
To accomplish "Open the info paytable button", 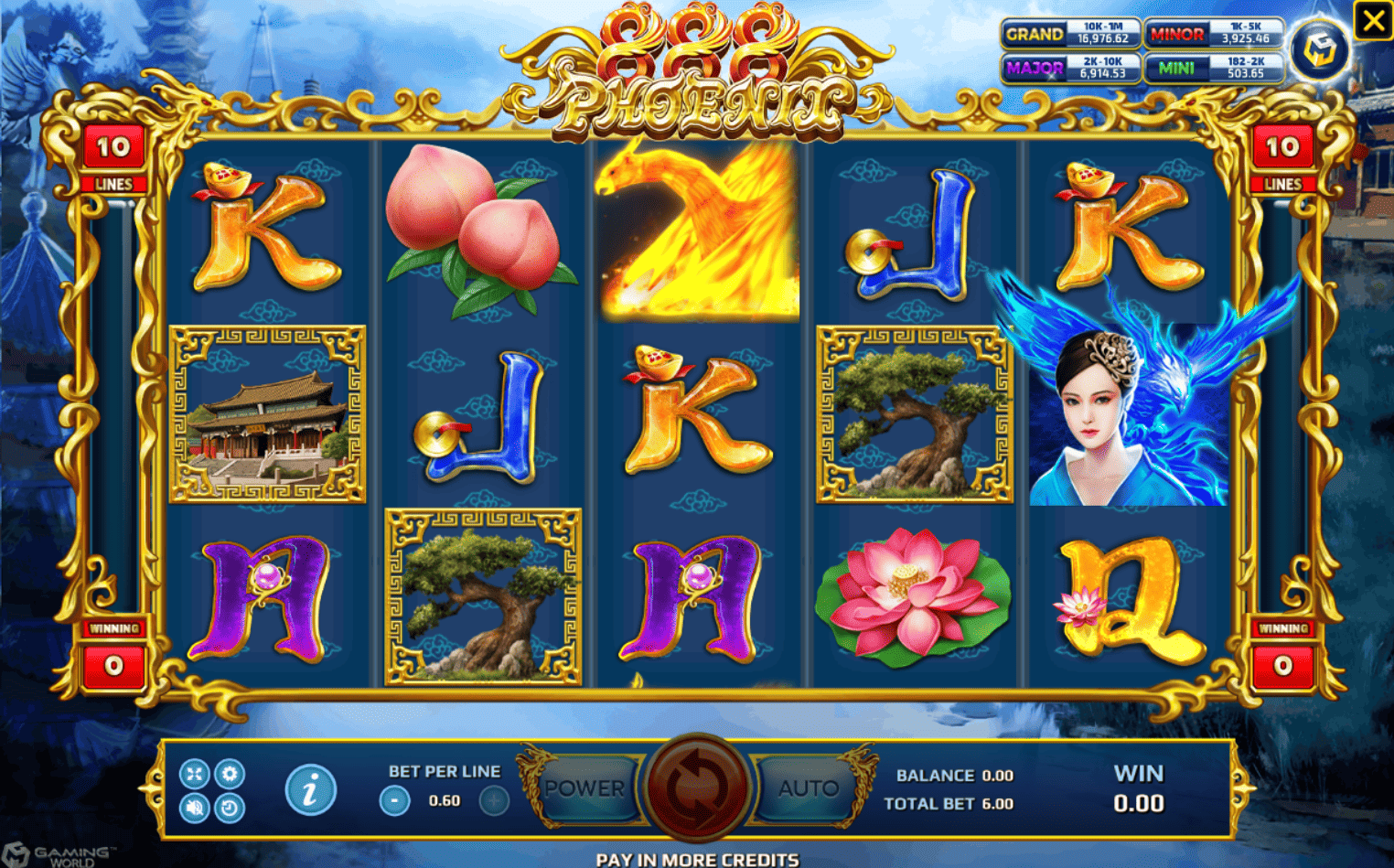I will tap(310, 790).
